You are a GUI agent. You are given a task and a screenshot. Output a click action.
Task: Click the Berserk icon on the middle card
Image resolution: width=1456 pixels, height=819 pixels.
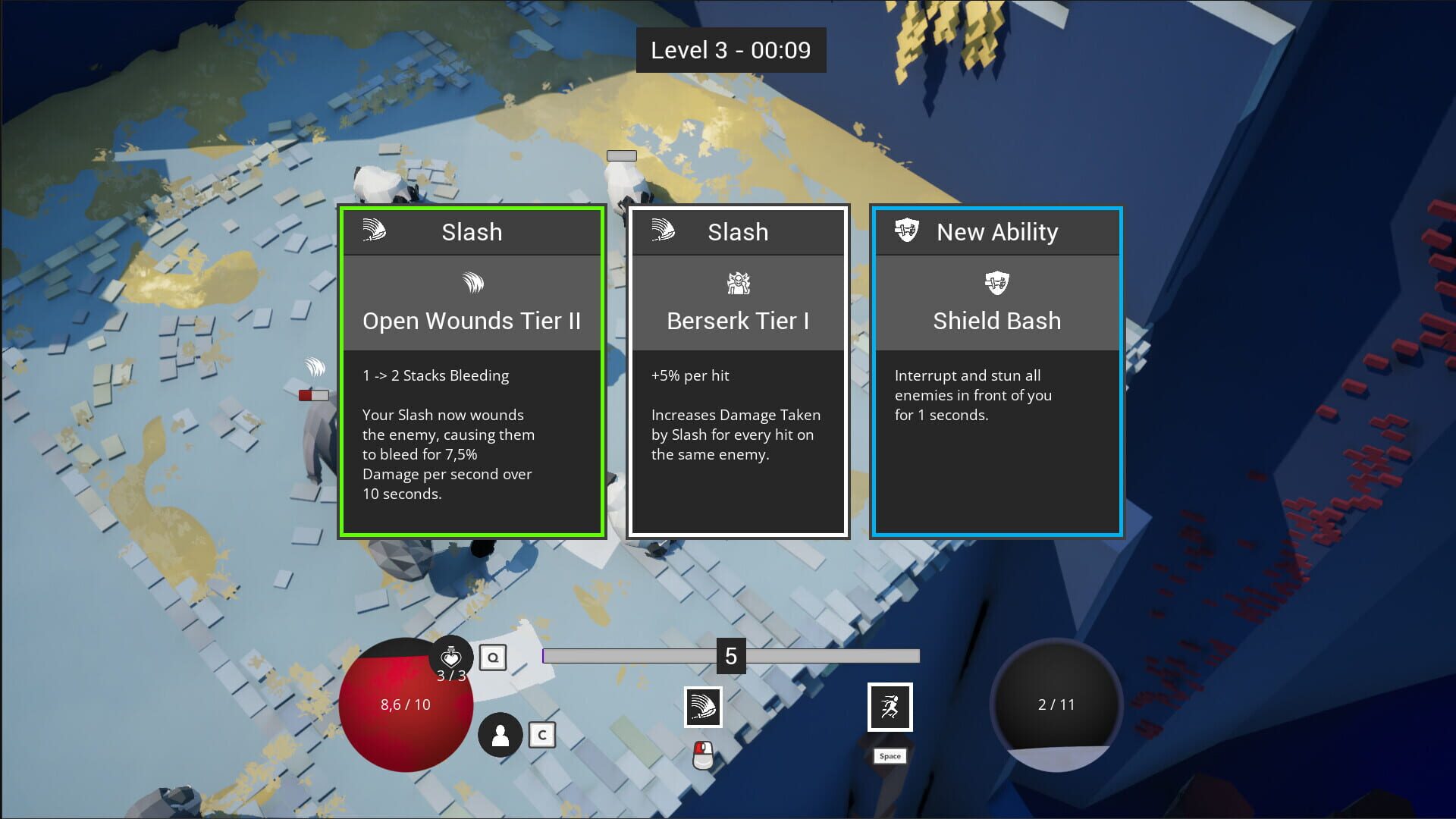tap(736, 283)
